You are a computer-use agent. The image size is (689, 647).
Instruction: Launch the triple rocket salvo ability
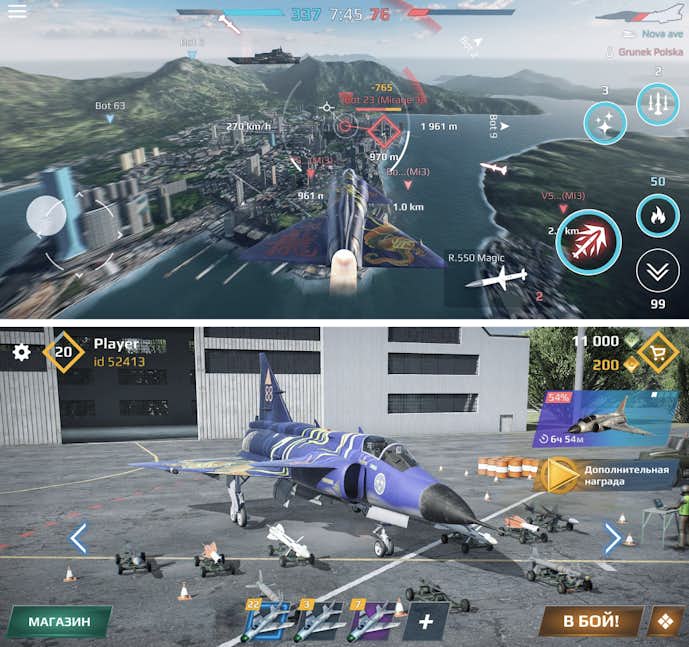pos(657,102)
